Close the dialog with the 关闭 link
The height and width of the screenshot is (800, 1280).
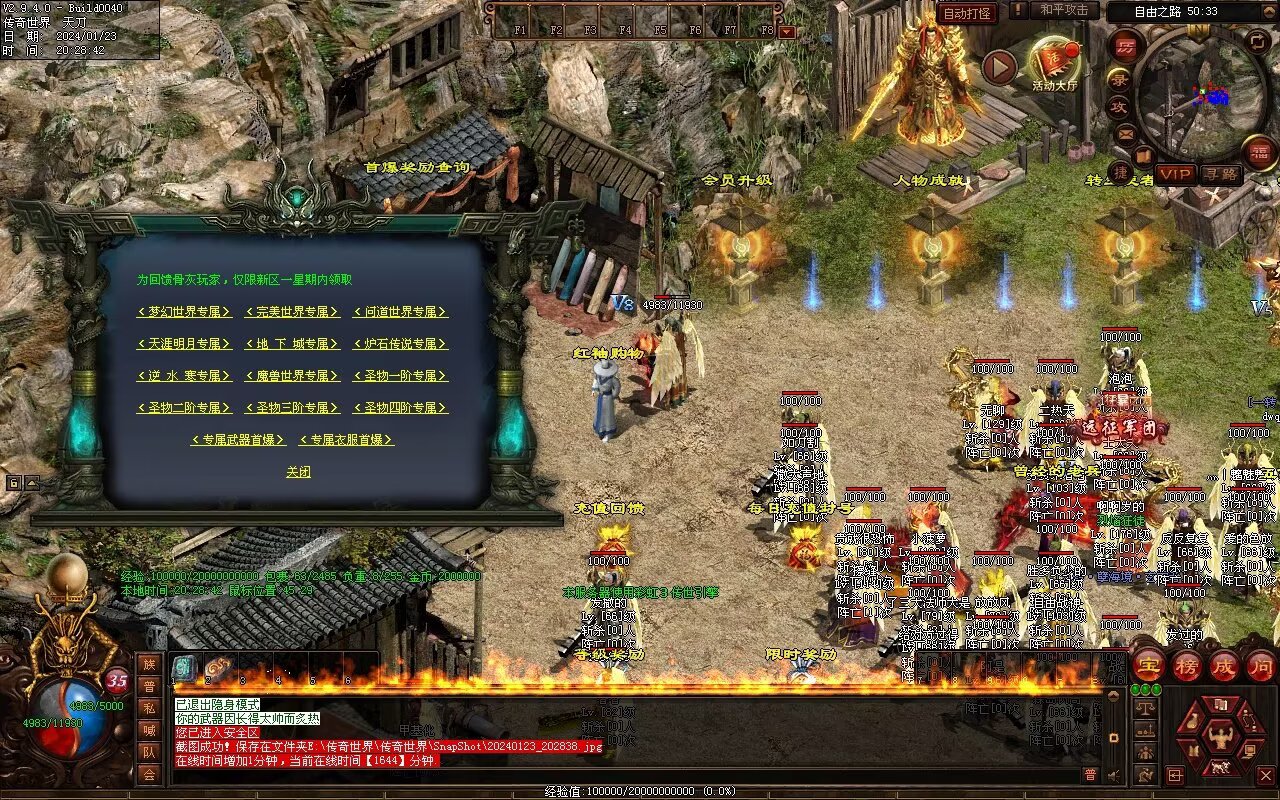pos(298,472)
